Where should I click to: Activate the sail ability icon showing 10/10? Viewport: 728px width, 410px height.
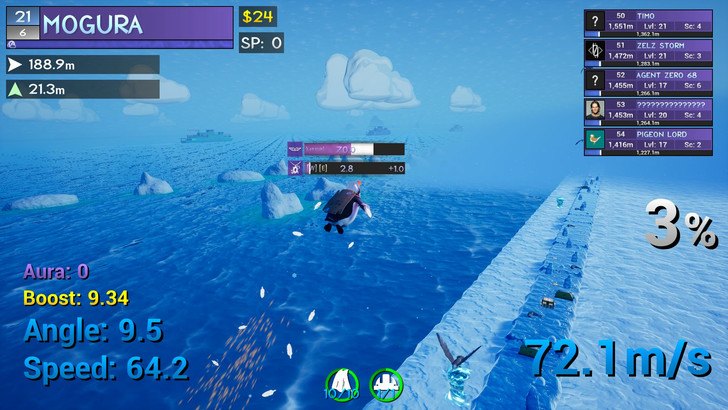343,383
